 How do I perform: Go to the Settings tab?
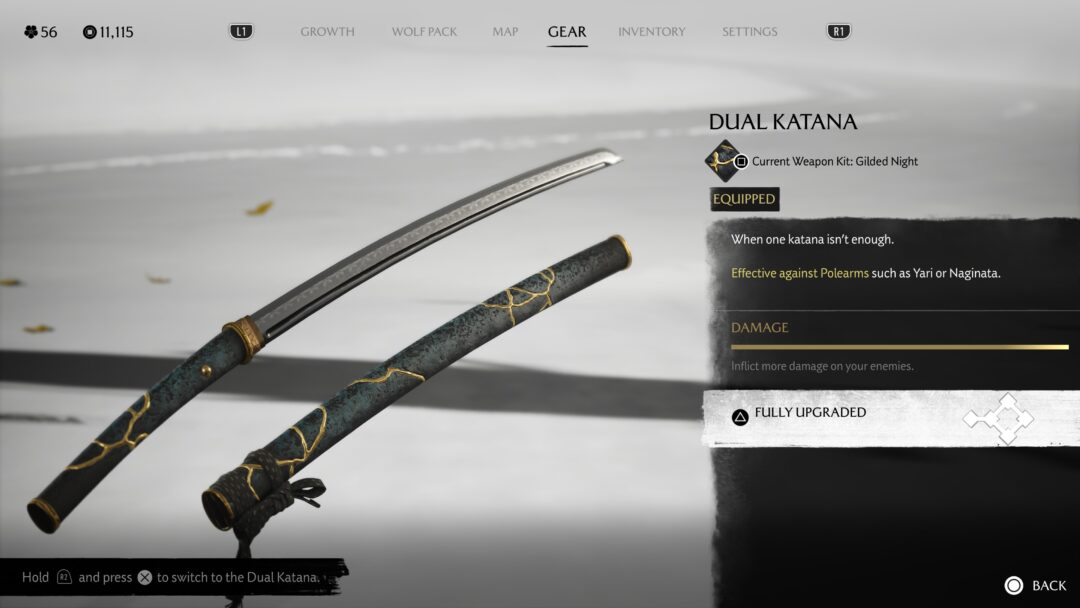pyautogui.click(x=749, y=32)
